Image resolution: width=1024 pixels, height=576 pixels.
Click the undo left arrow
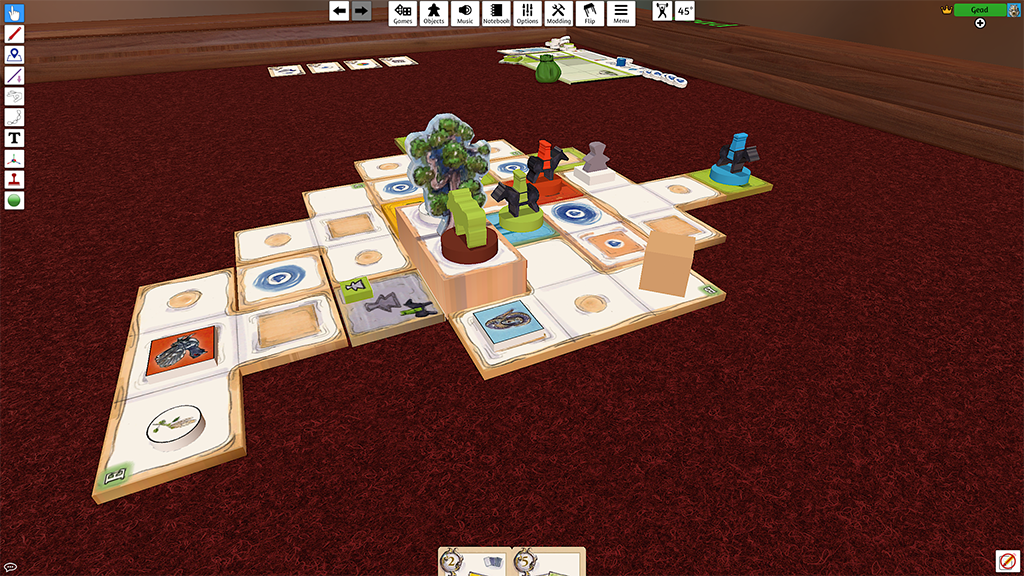(340, 11)
